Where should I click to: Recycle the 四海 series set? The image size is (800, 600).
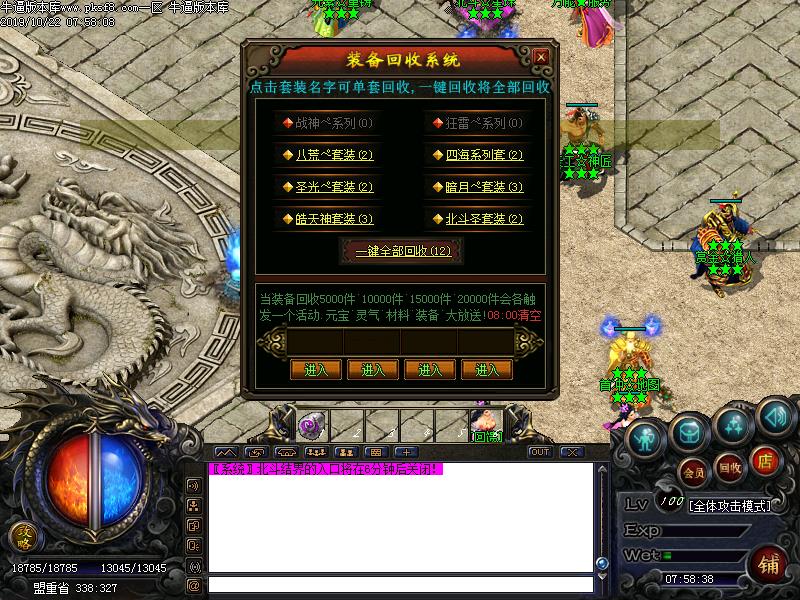point(477,155)
